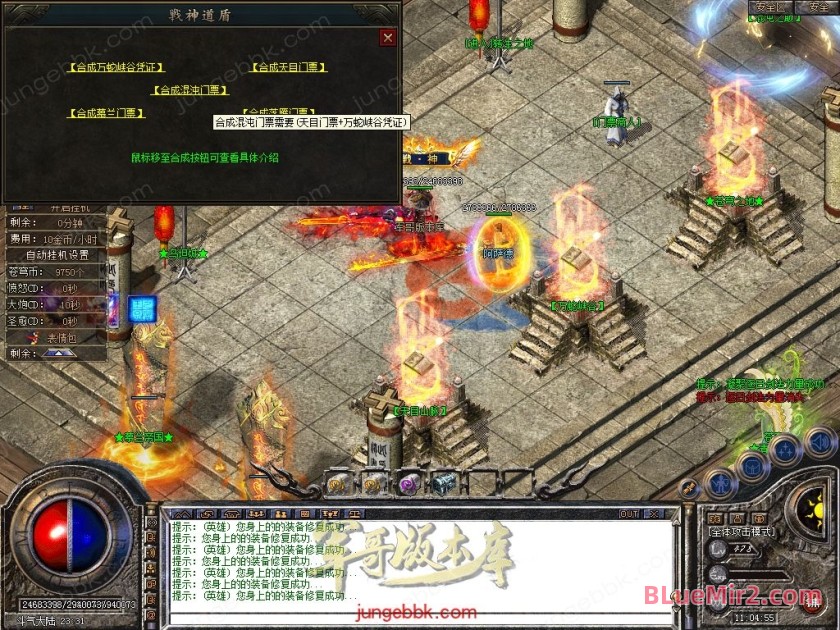
Task: Click the OUT button above chat
Action: [x=629, y=514]
